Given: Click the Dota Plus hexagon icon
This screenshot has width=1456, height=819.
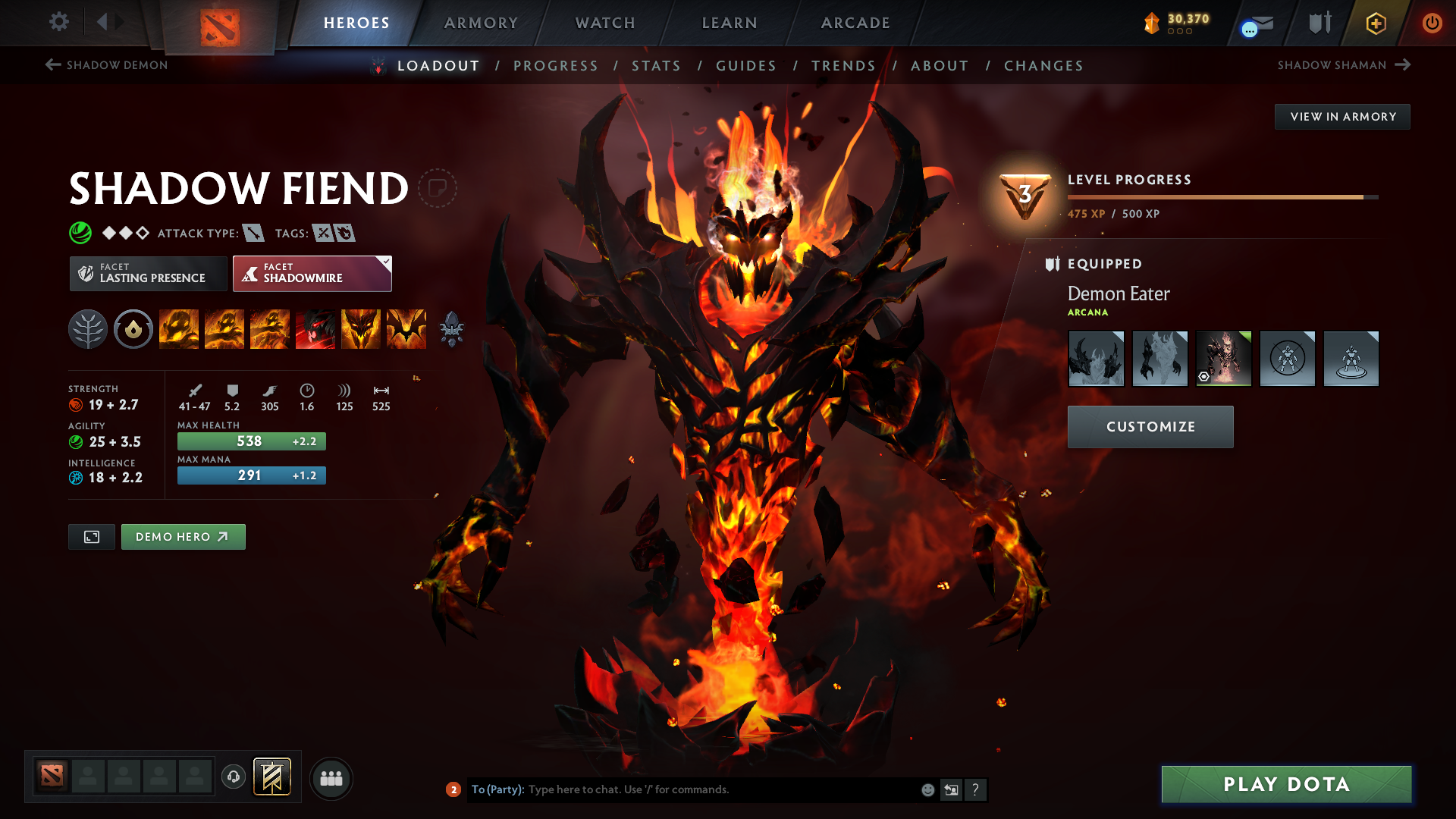Looking at the screenshot, I should (1375, 23).
